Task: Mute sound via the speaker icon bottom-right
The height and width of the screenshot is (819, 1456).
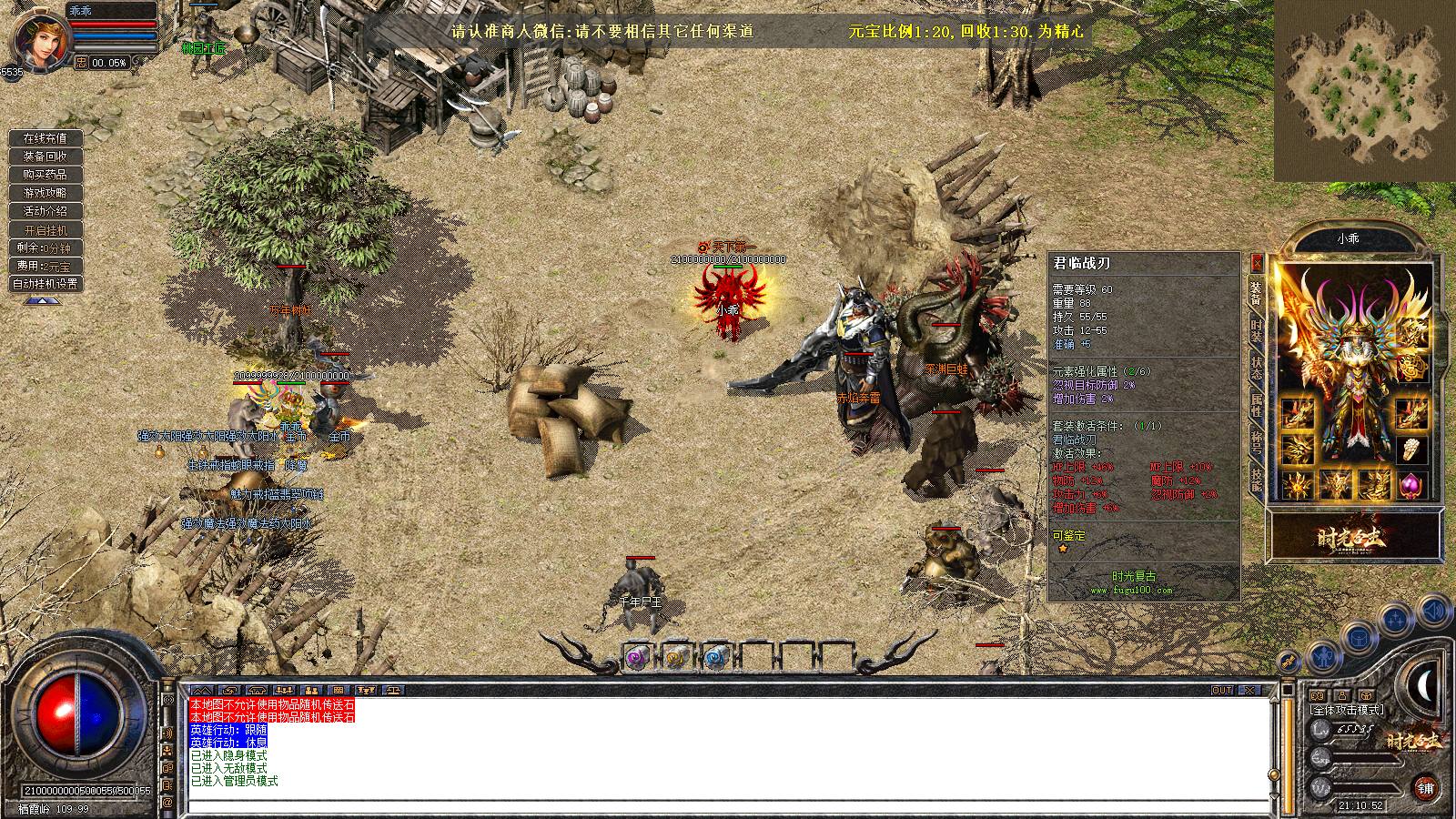Action: coord(1433,612)
